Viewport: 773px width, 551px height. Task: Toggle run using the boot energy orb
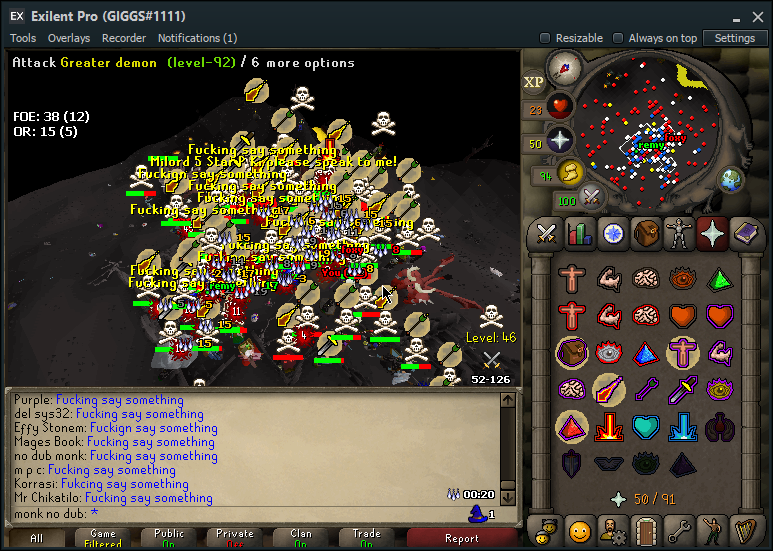tap(571, 172)
